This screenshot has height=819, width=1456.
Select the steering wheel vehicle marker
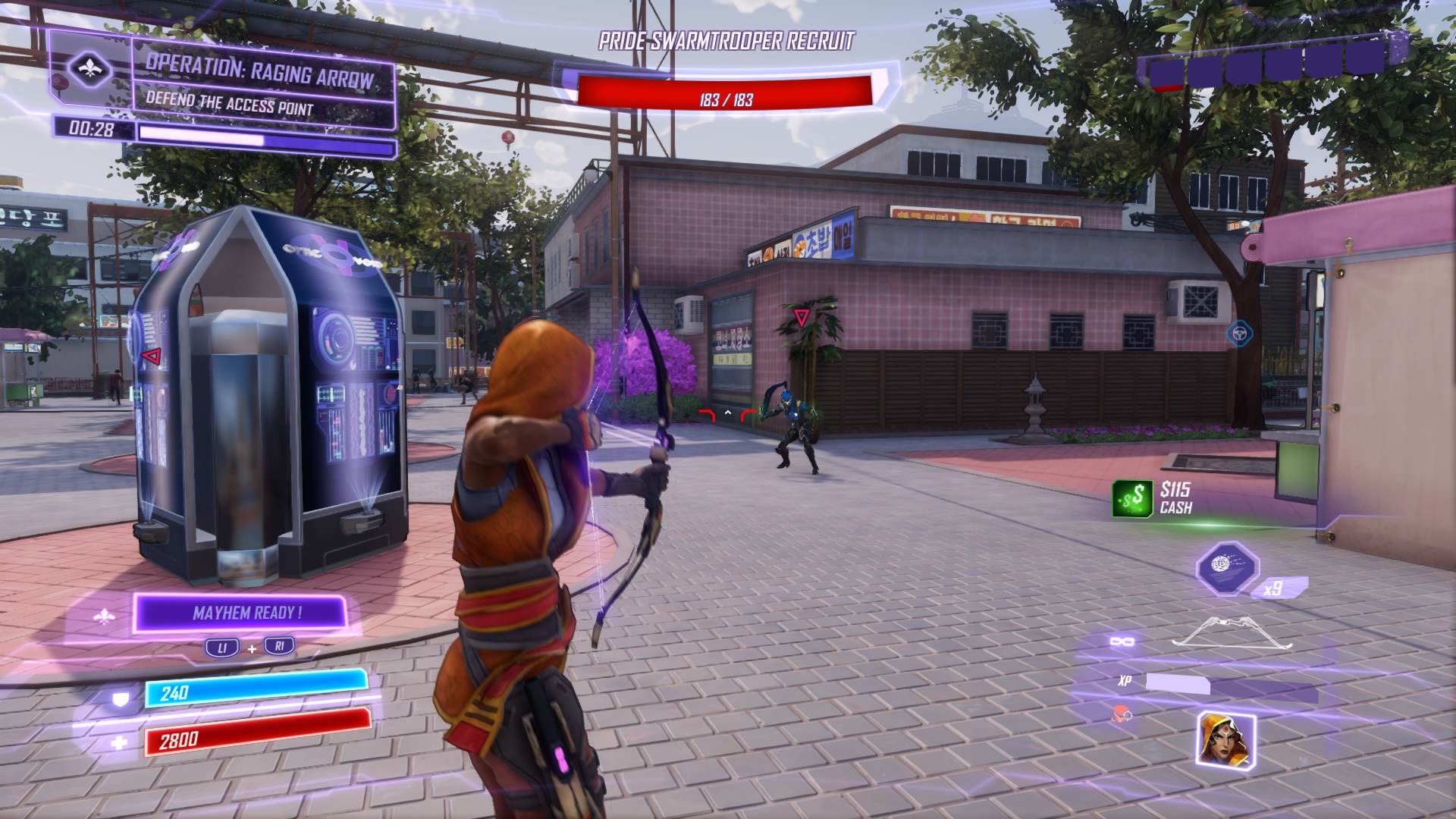pos(1241,334)
